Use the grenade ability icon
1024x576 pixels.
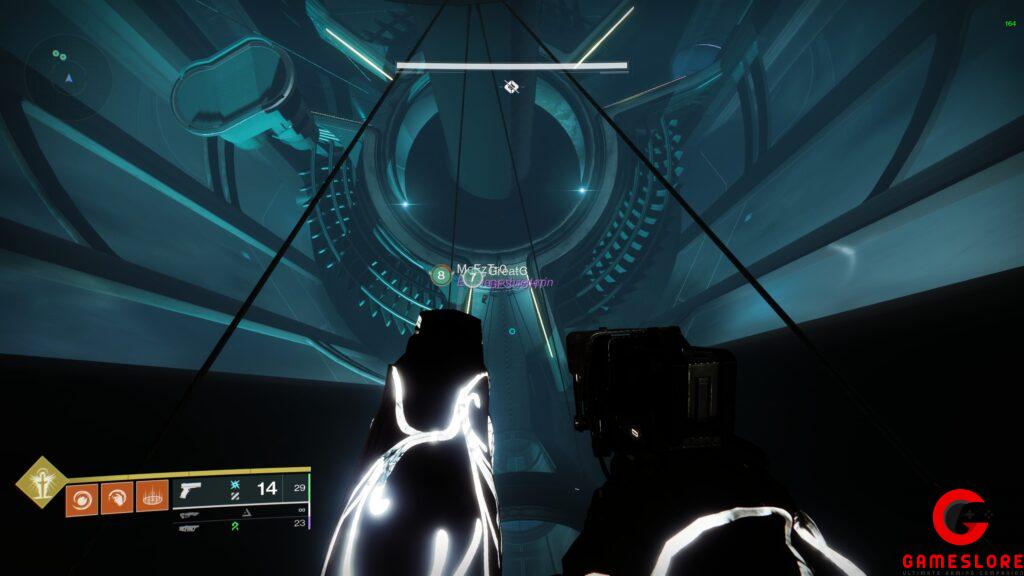(82, 497)
